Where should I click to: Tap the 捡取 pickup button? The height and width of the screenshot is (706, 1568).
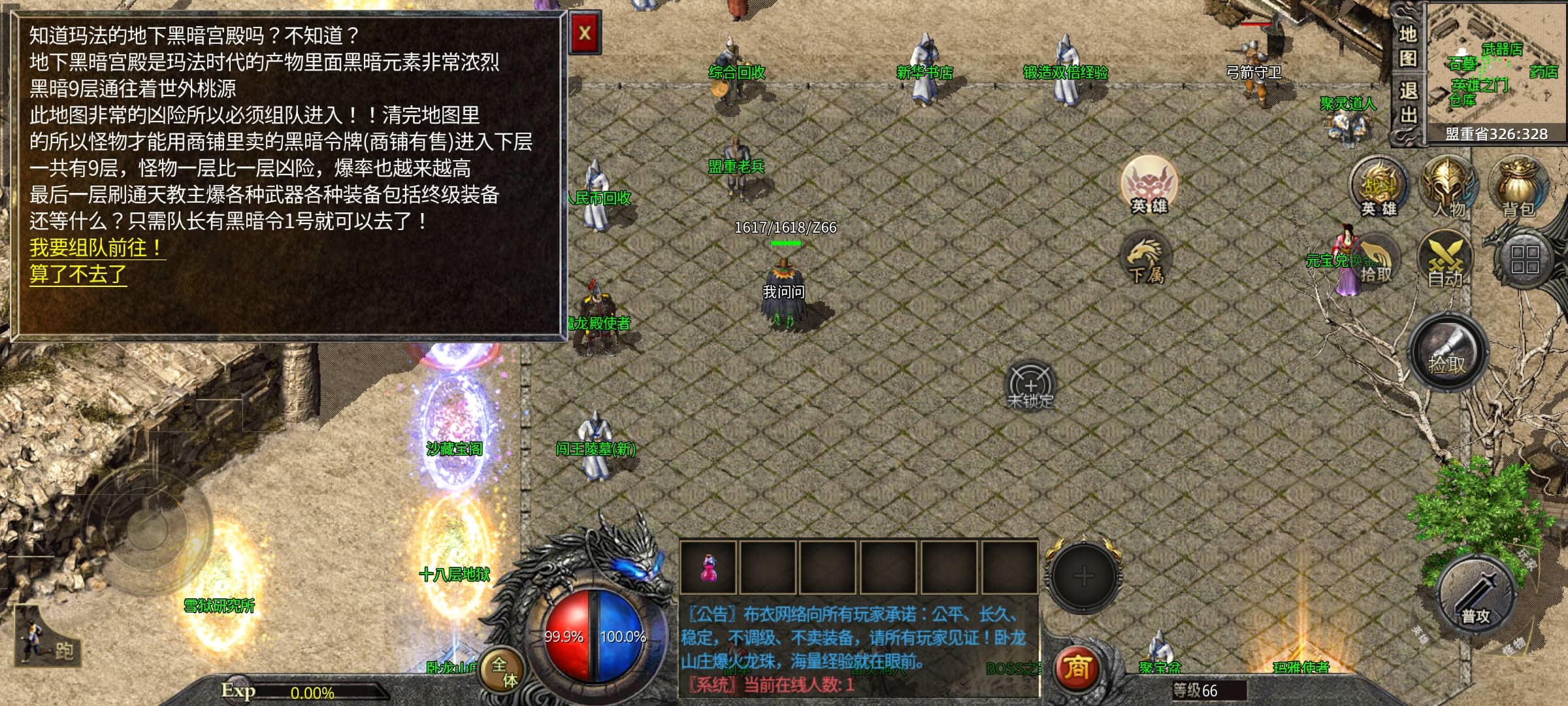point(1446,353)
